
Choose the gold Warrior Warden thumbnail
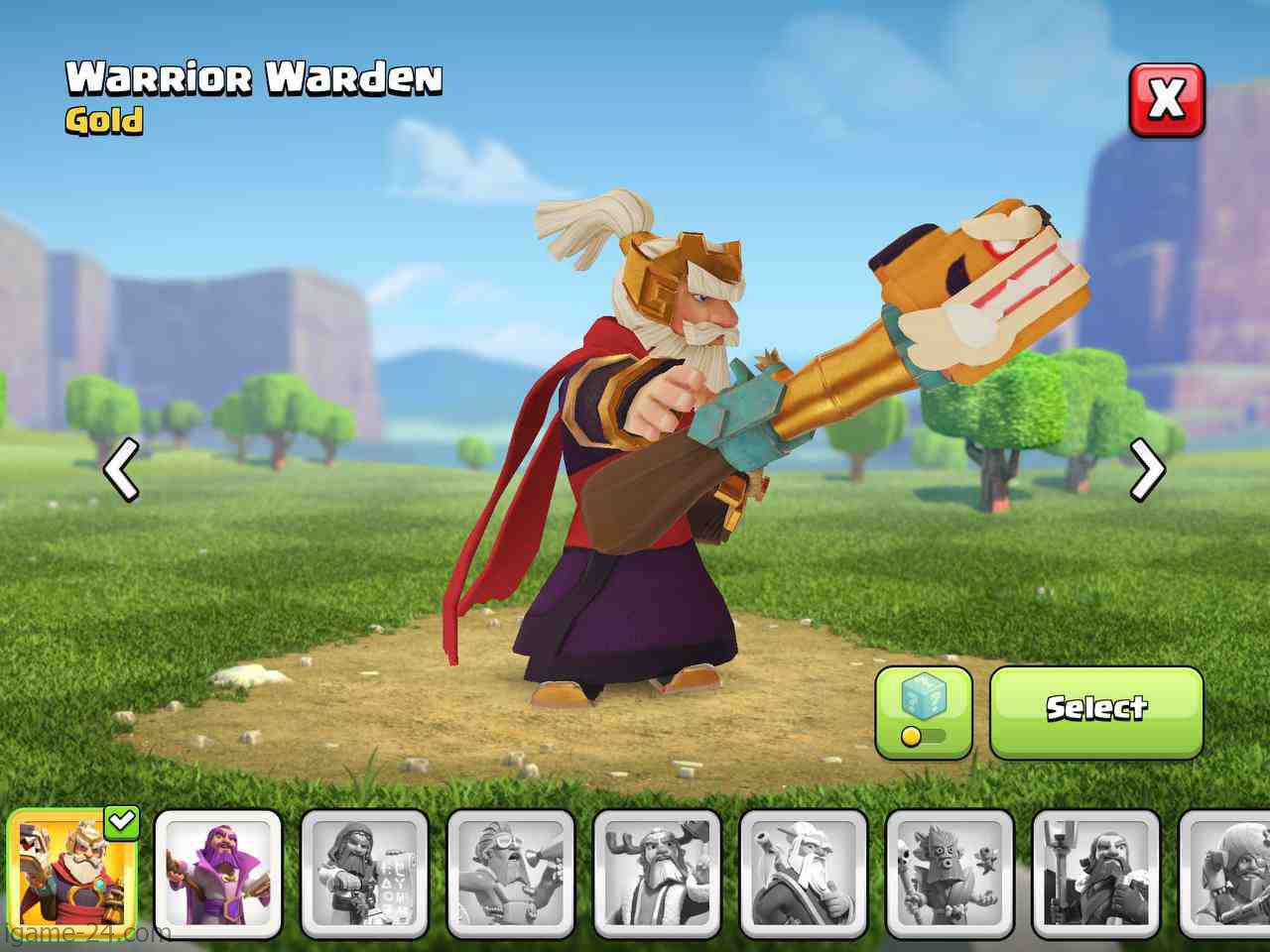(x=72, y=873)
